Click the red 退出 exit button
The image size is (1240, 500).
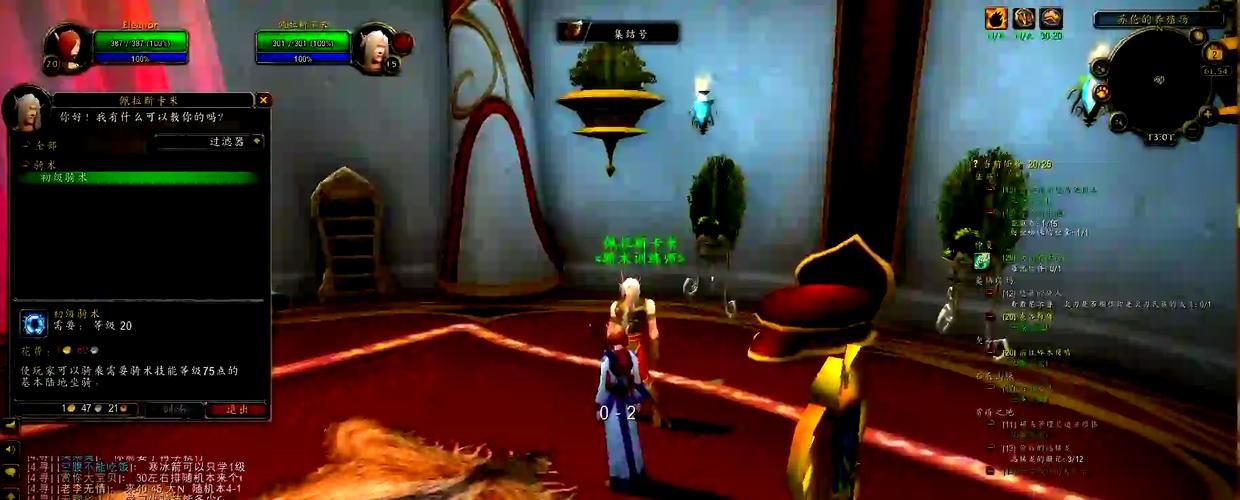click(x=238, y=409)
